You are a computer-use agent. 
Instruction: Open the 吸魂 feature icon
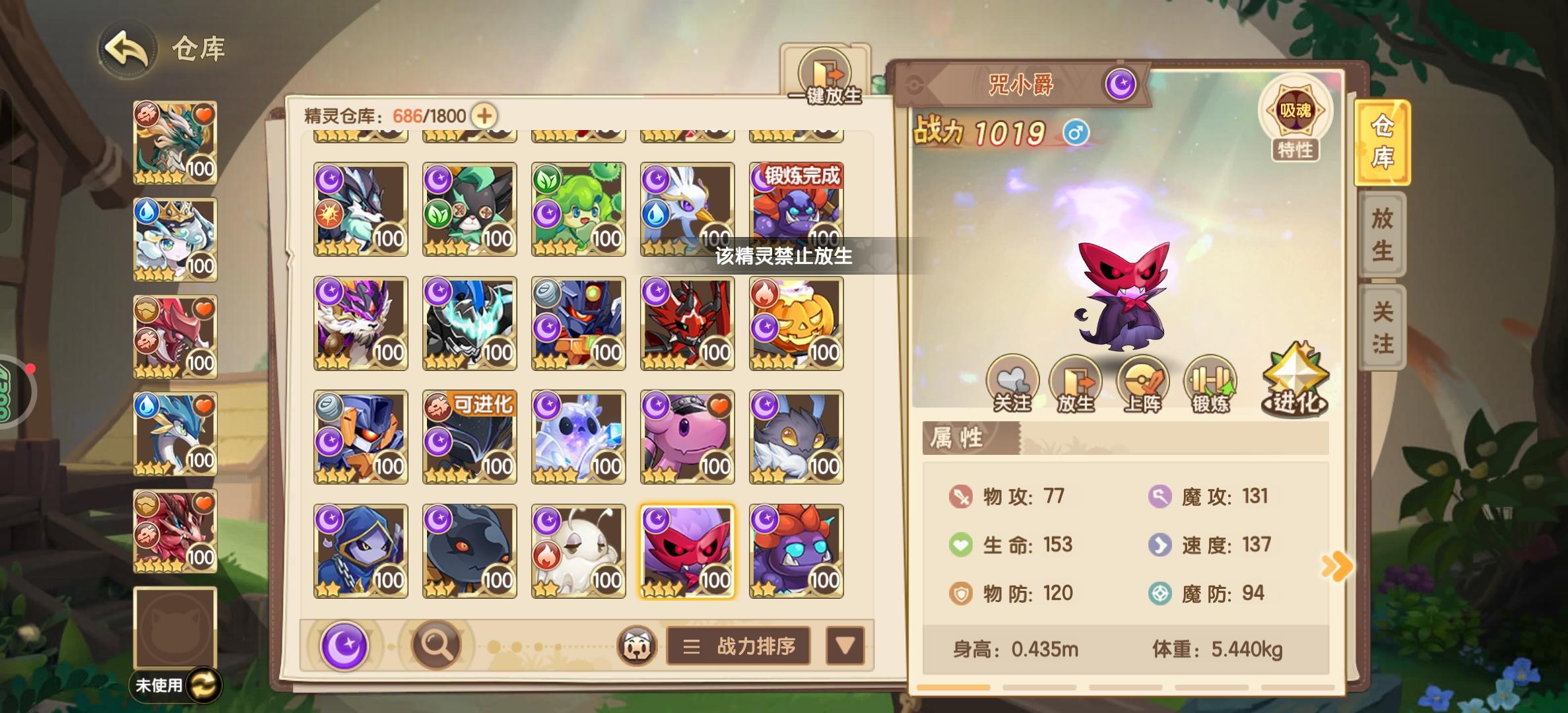[1295, 111]
